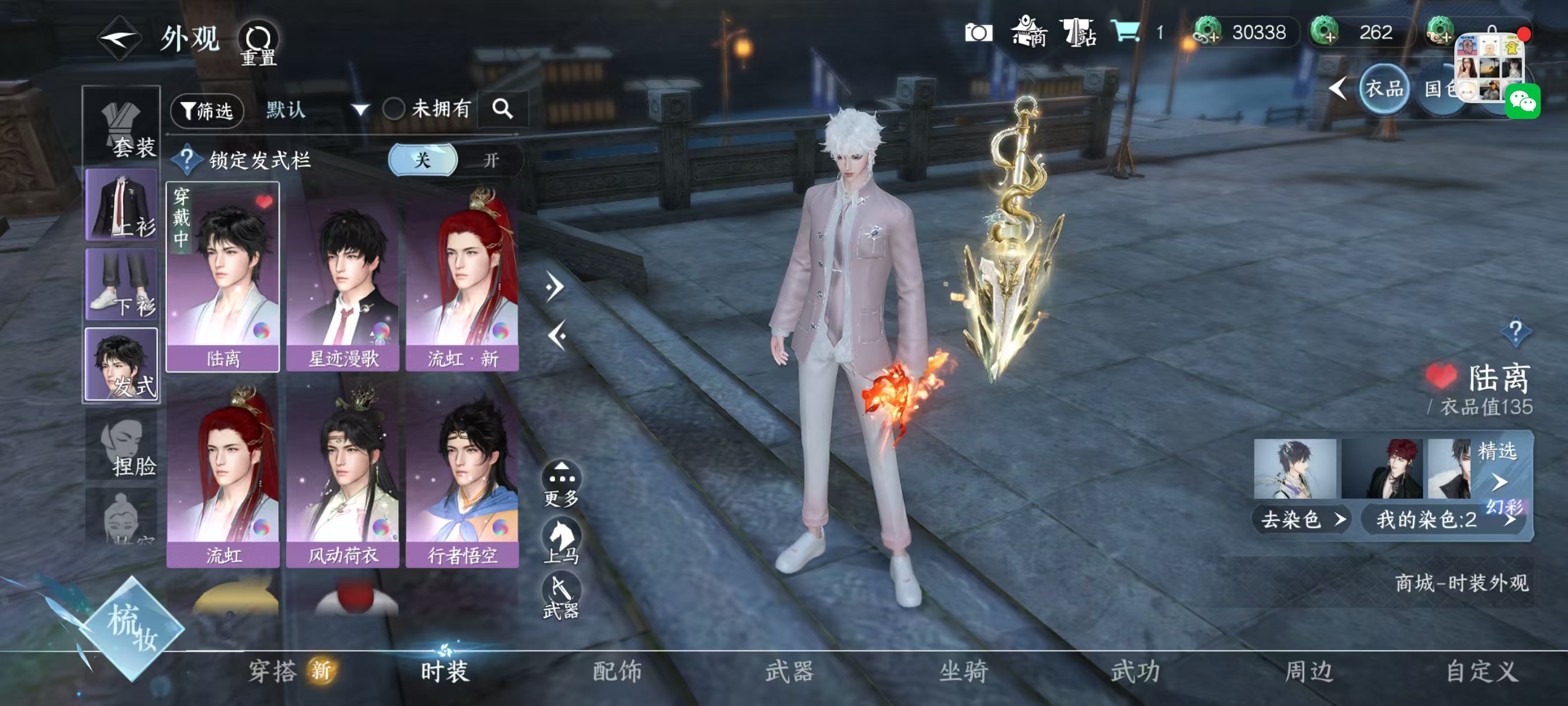Switch to the 配饰 accessories tab
1568x706 pixels.
point(617,671)
